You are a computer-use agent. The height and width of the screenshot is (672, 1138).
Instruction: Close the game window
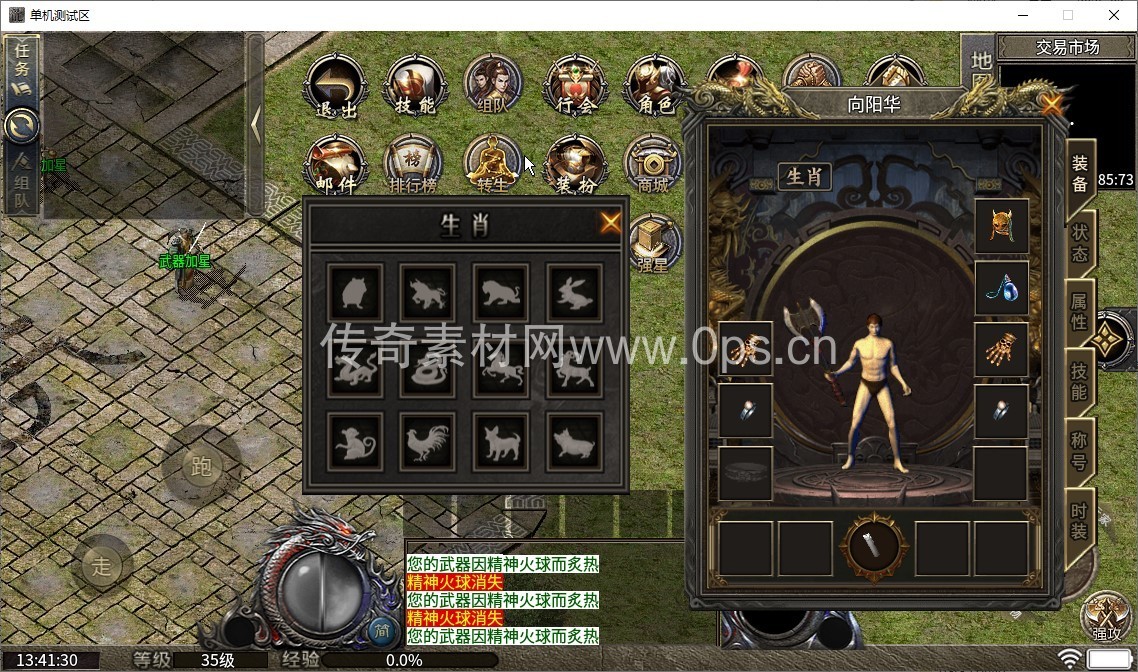point(1114,15)
